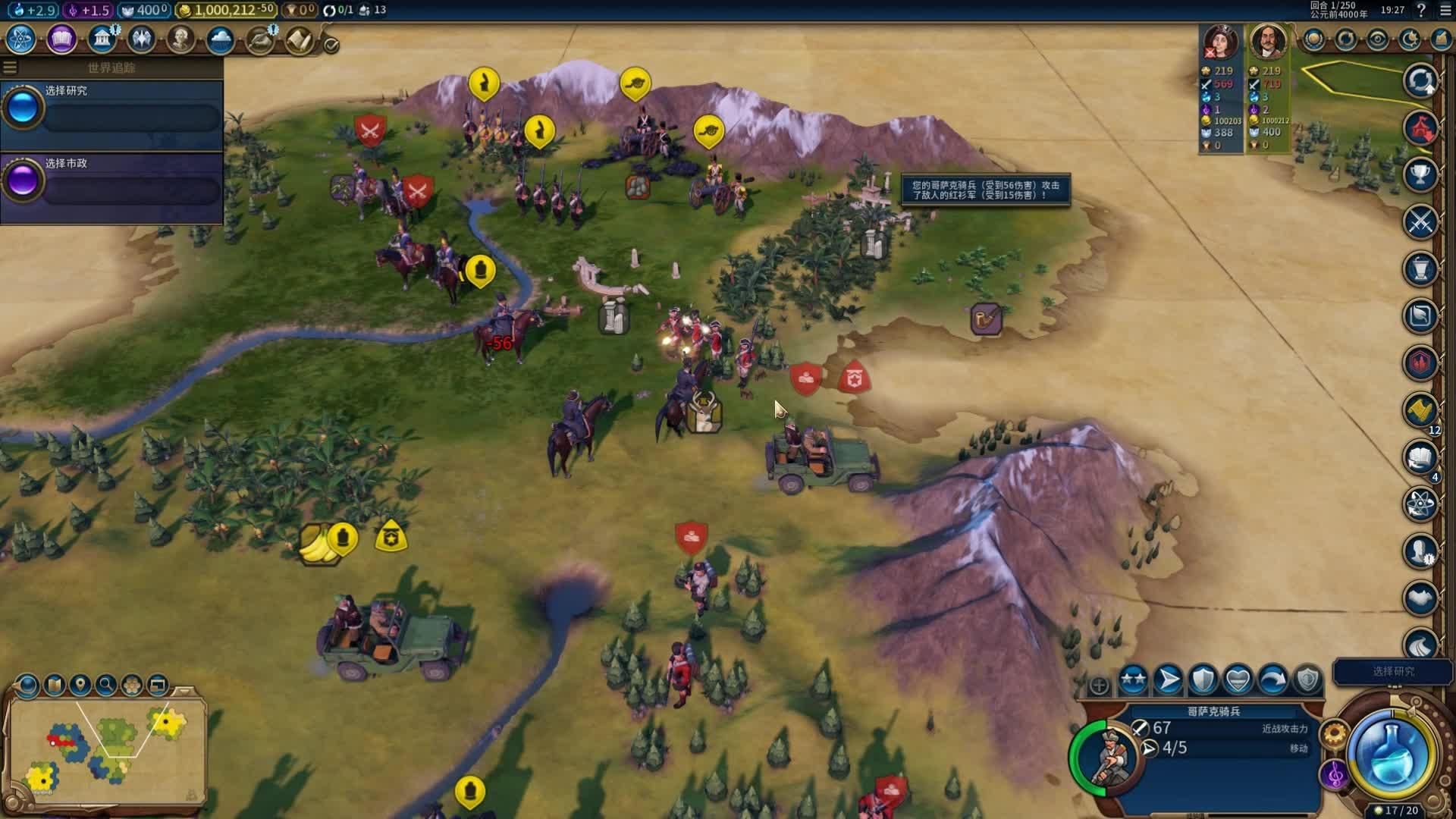Activate the unit promotion stars action

(1133, 679)
